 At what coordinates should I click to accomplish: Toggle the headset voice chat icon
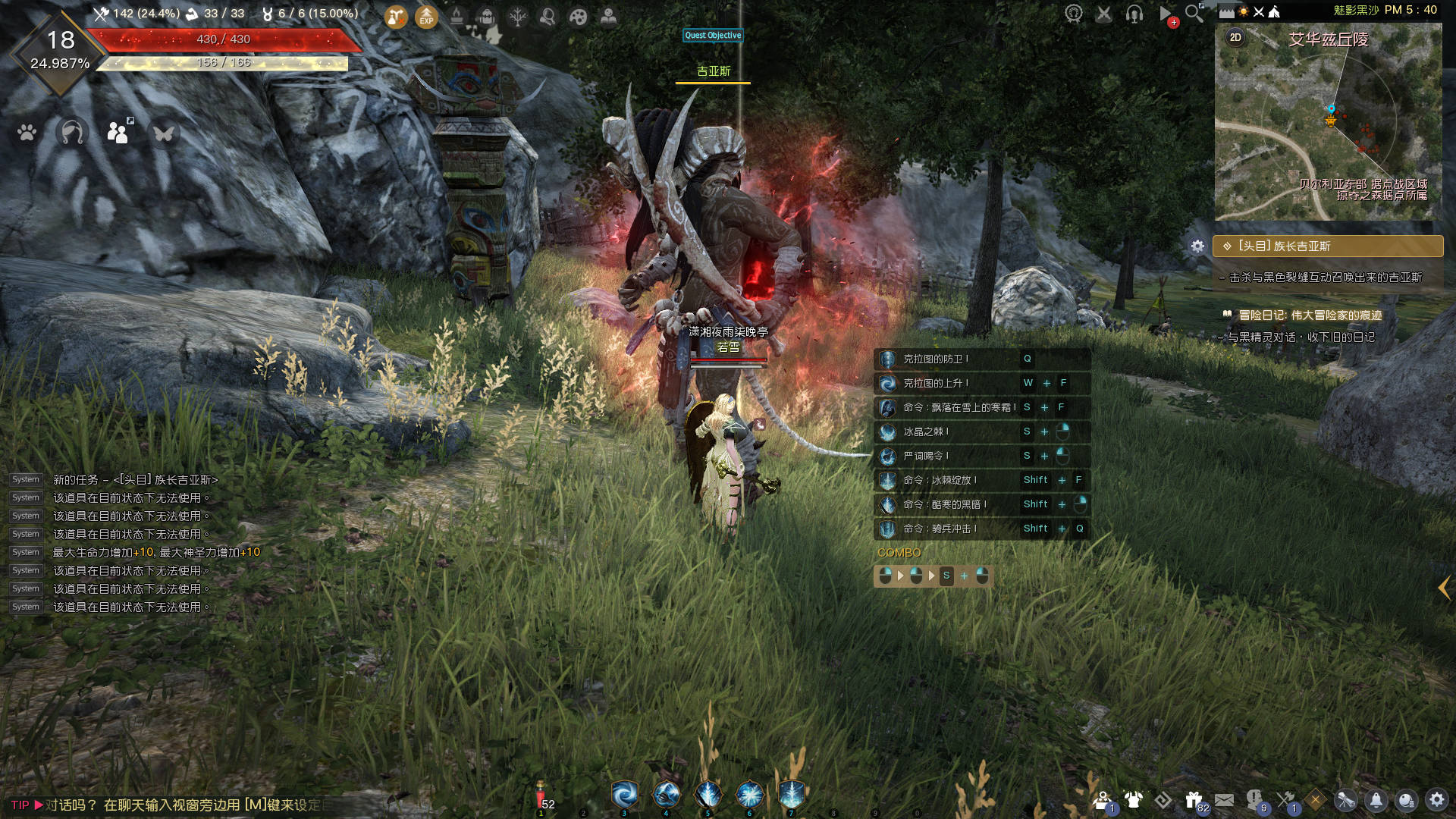1134,13
